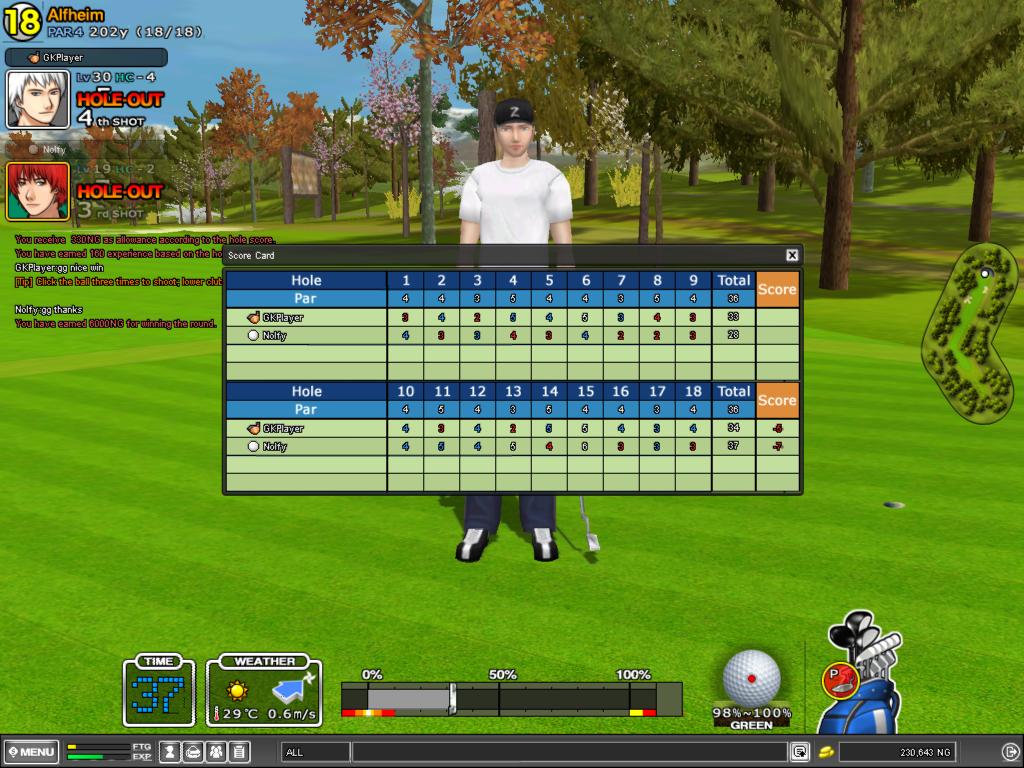Click the exit icon in bottom corner
1024x768 pixels.
click(x=1010, y=752)
